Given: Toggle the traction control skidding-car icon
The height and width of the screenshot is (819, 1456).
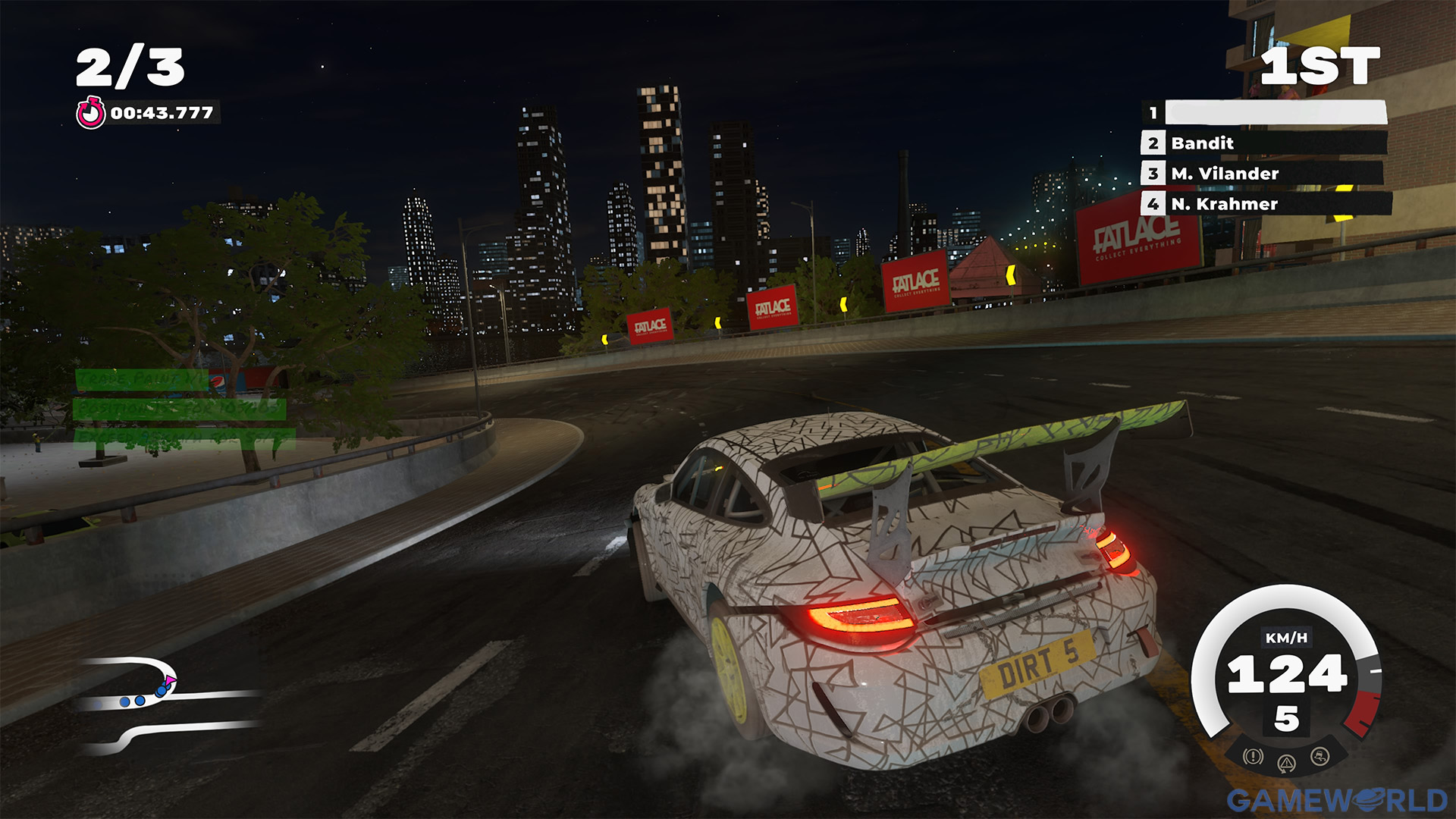Looking at the screenshot, I should click(x=1319, y=756).
